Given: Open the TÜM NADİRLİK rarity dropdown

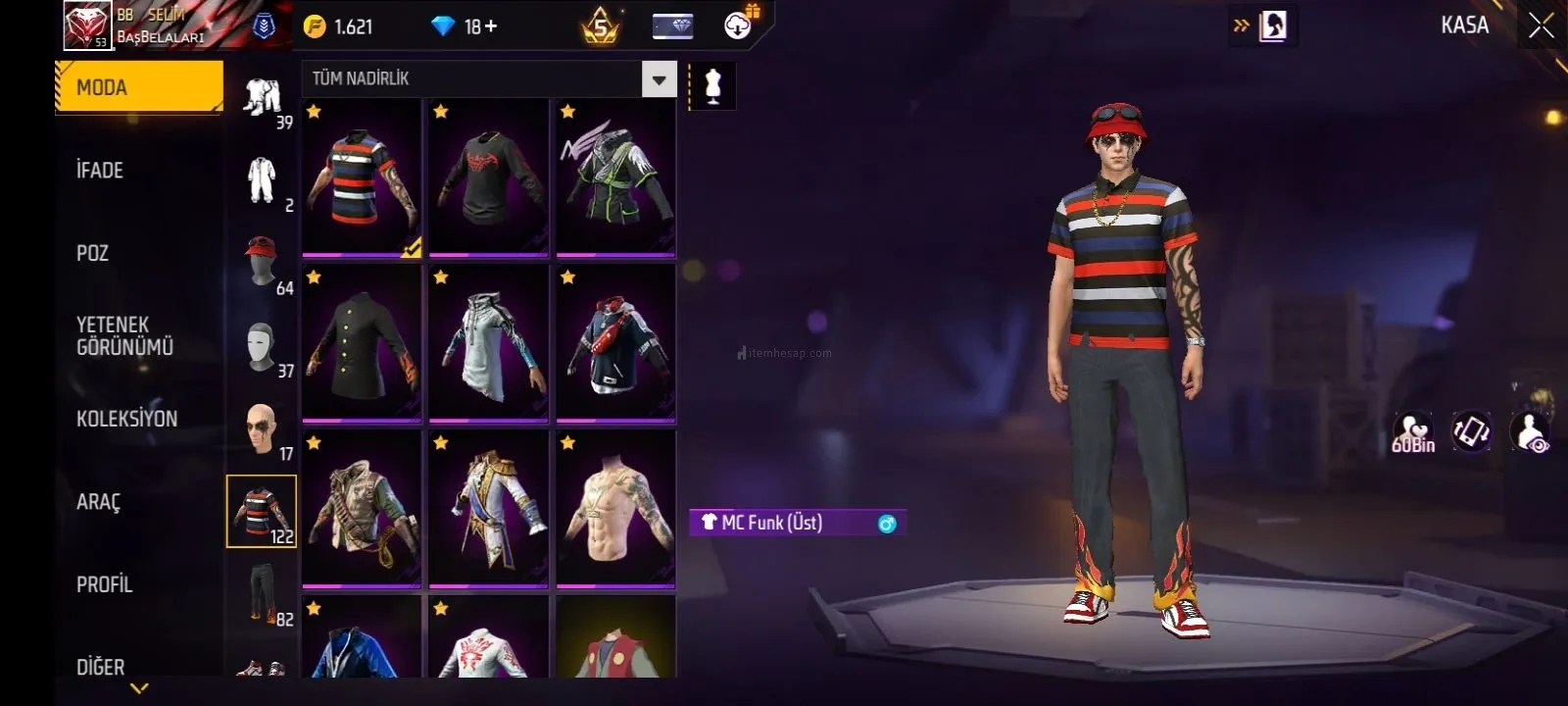Looking at the screenshot, I should pyautogui.click(x=659, y=79).
